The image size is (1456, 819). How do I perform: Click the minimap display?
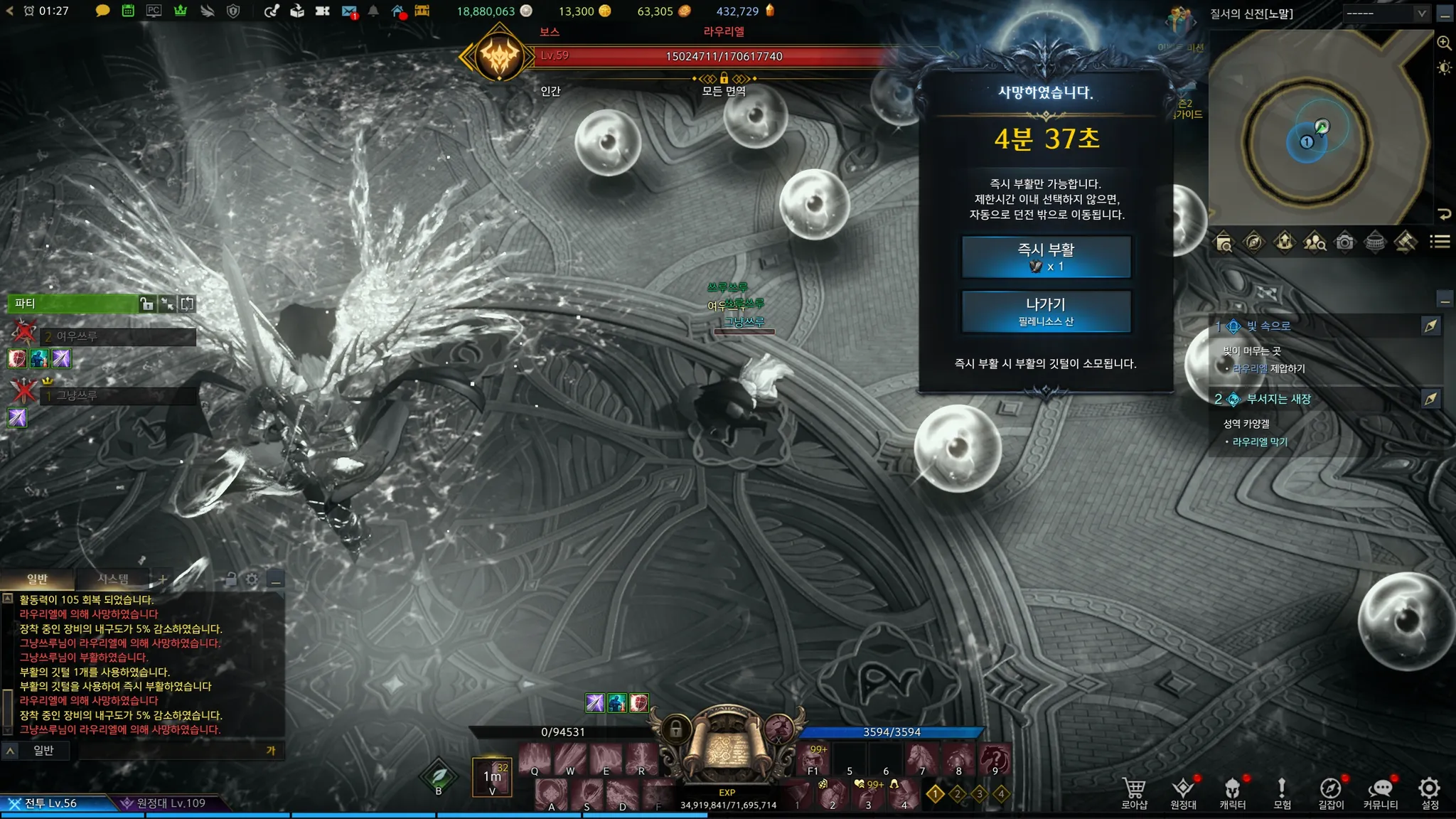1319,128
